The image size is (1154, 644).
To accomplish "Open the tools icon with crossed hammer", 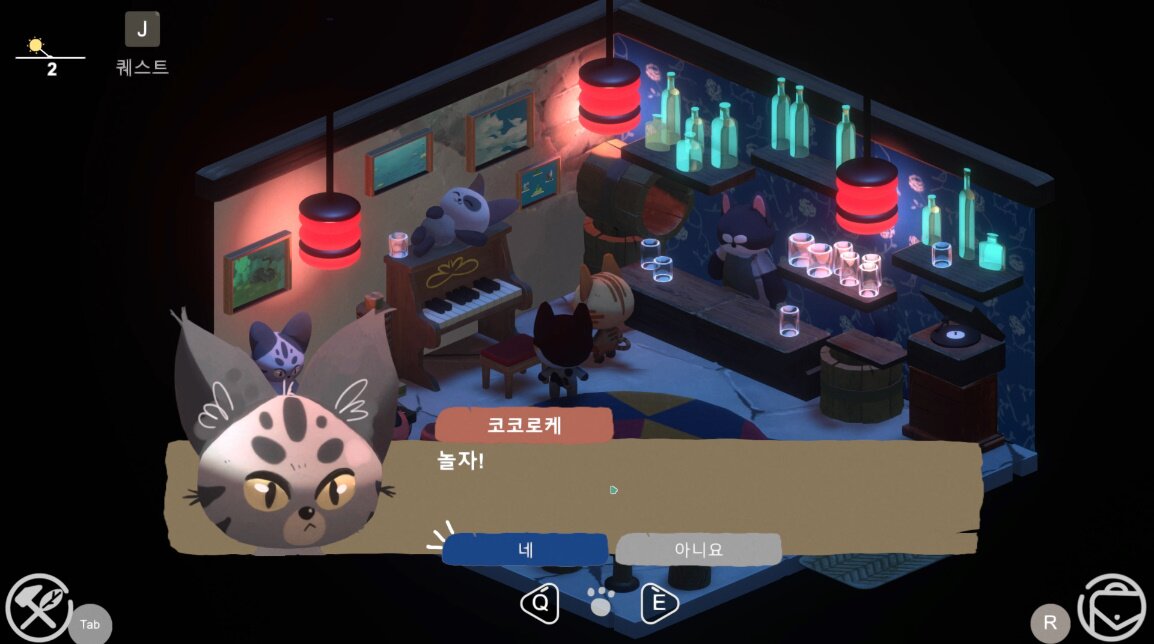I will (x=38, y=608).
